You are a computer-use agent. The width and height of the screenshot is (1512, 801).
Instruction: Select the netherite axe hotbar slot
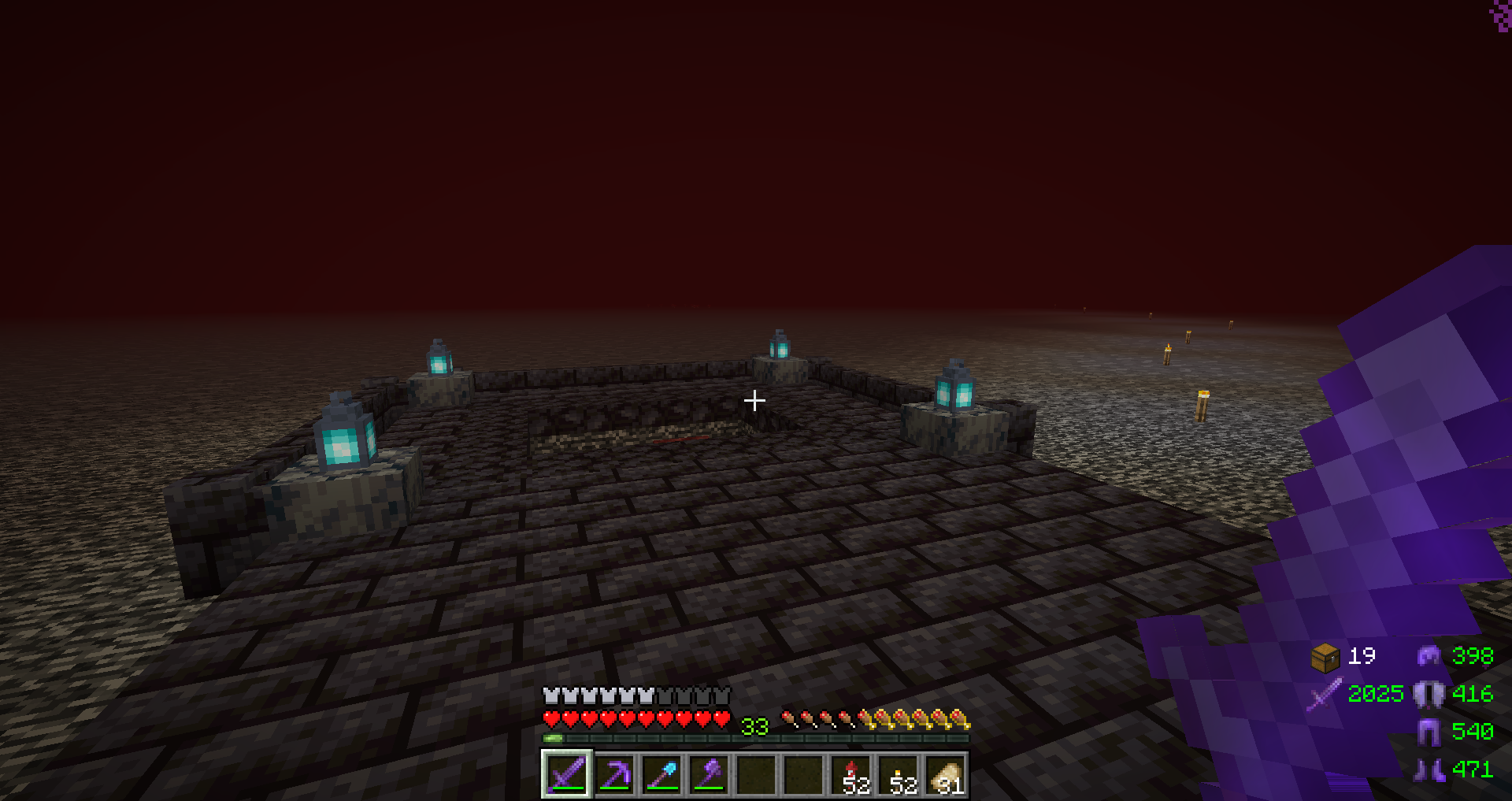point(709,774)
